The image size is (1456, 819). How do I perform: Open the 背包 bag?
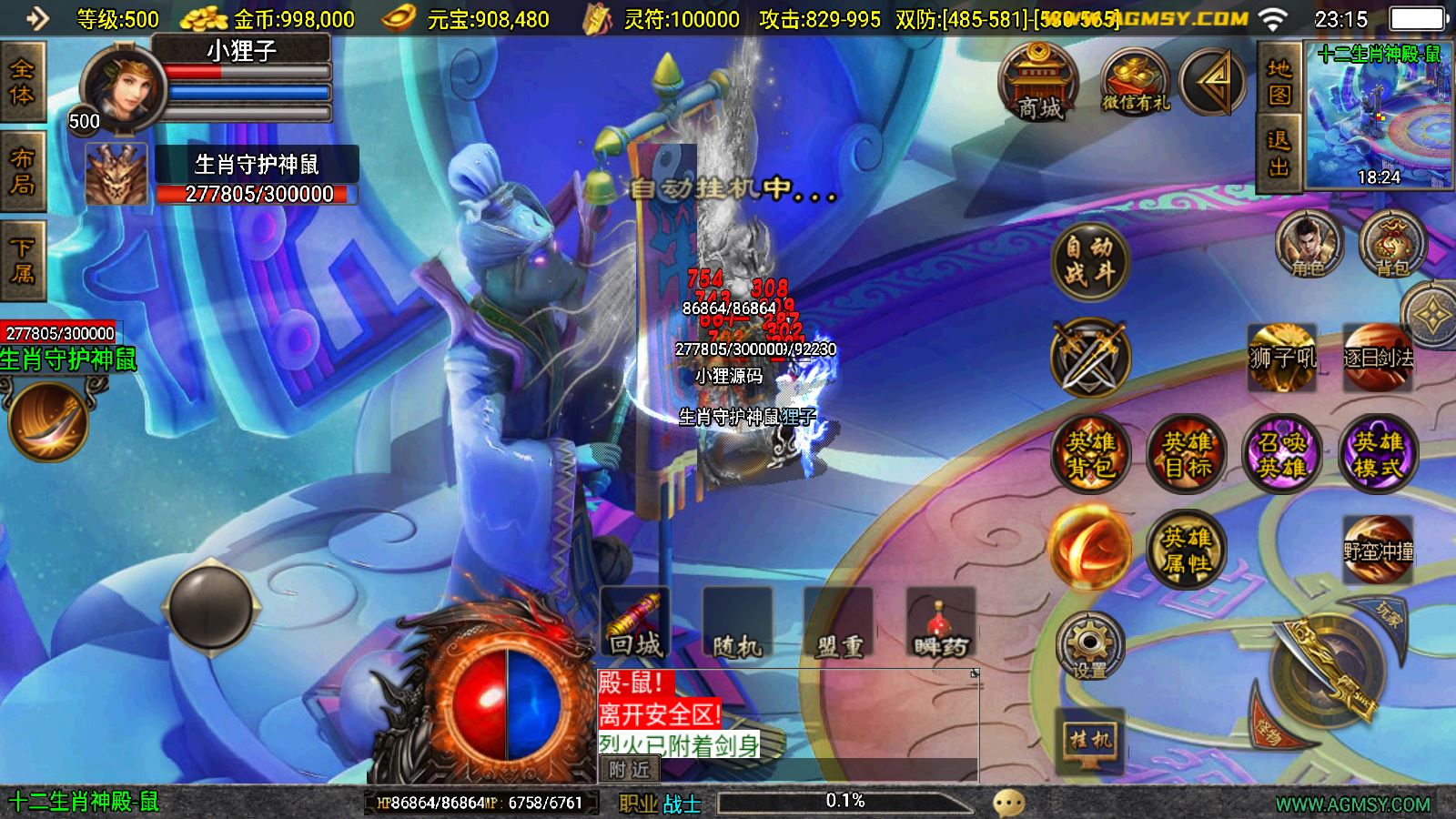[1391, 244]
